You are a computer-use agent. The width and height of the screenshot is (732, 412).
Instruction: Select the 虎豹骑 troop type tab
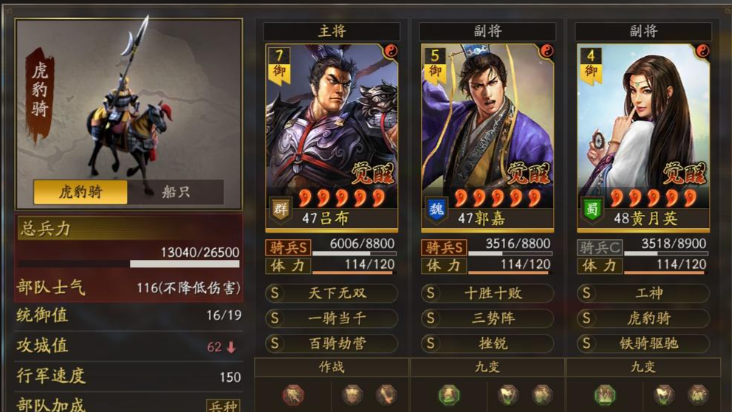click(82, 192)
